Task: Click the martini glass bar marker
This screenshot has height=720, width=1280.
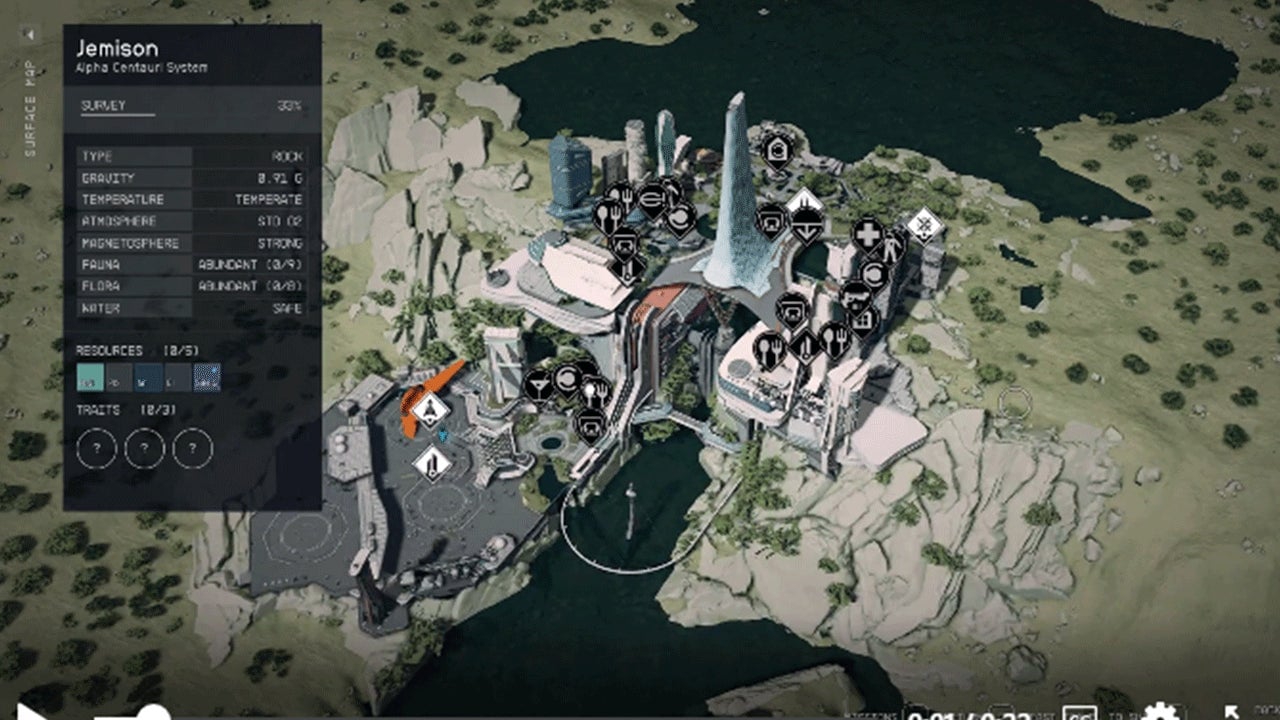Action: point(539,385)
